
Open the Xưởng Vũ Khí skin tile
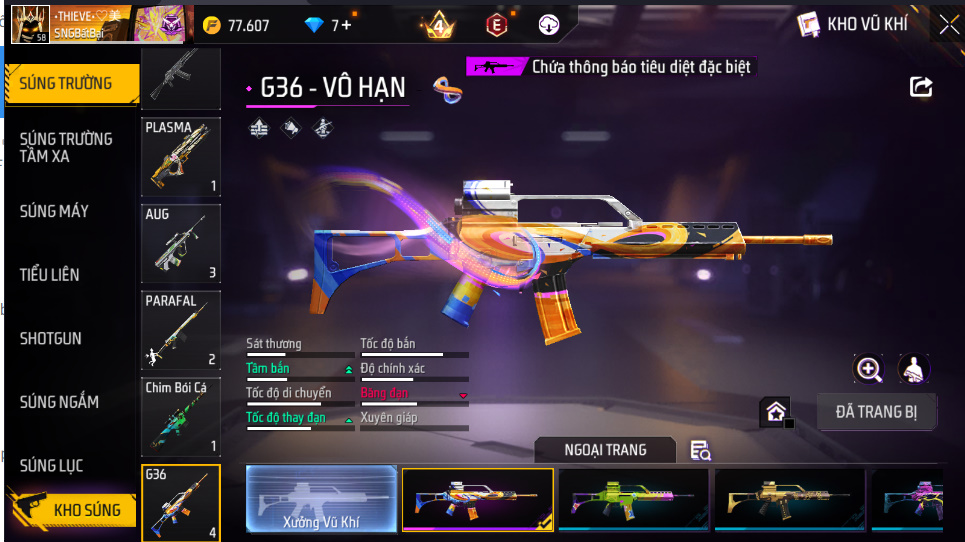point(321,498)
